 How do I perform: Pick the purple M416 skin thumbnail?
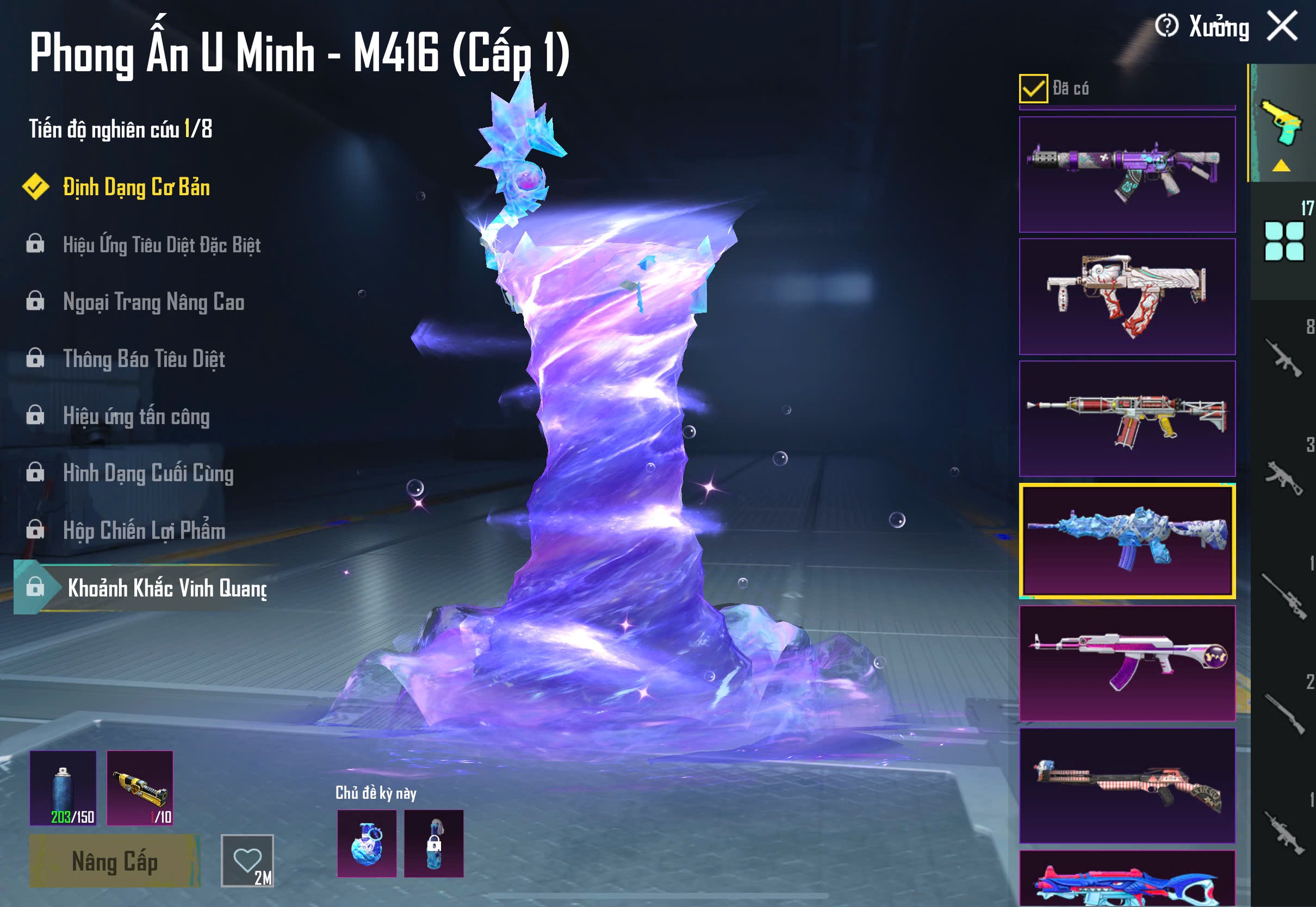[1127, 175]
